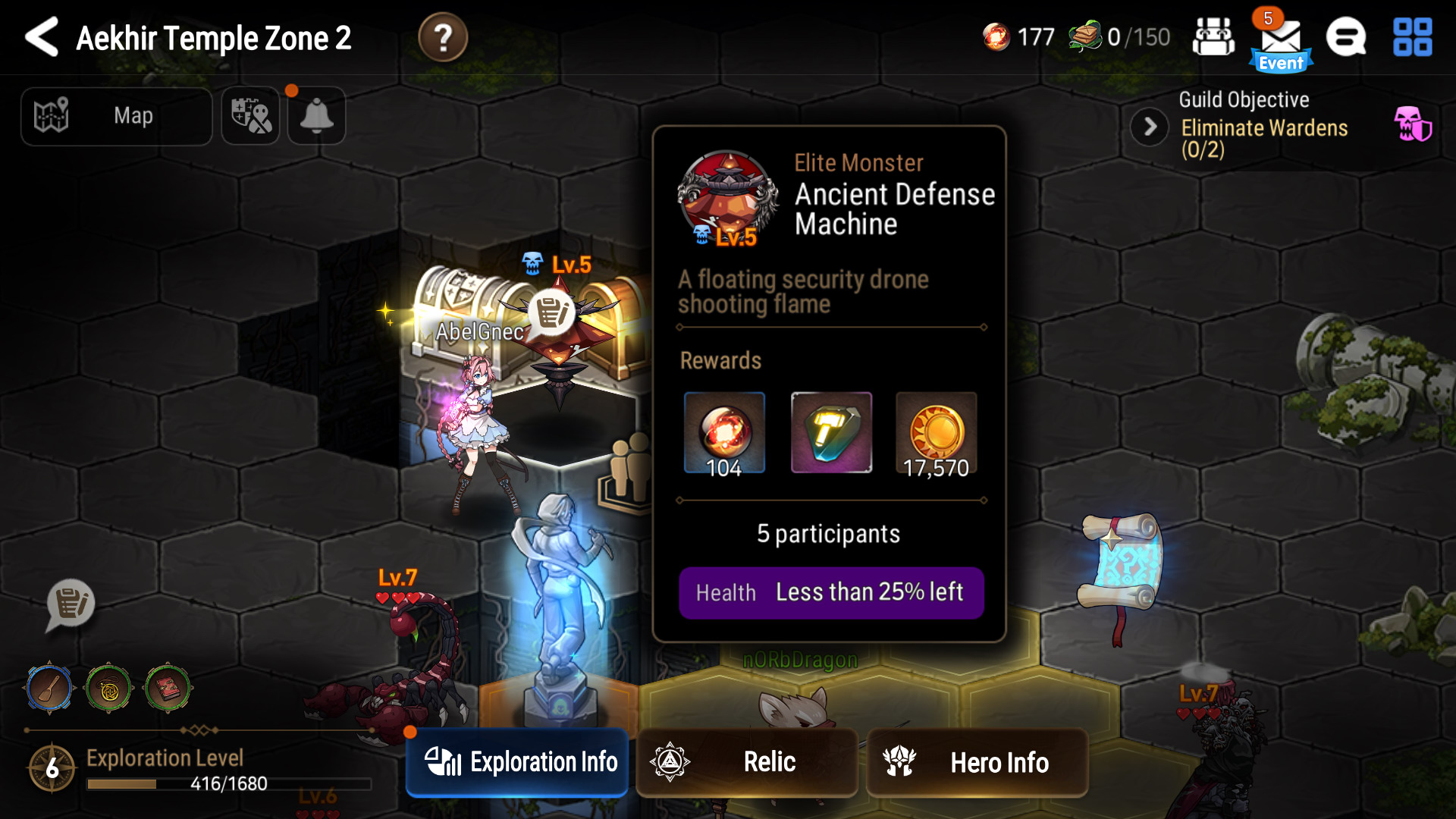Go back using the arrow beside Aekhir Temple Zone 2
This screenshot has height=819, width=1456.
[x=42, y=37]
